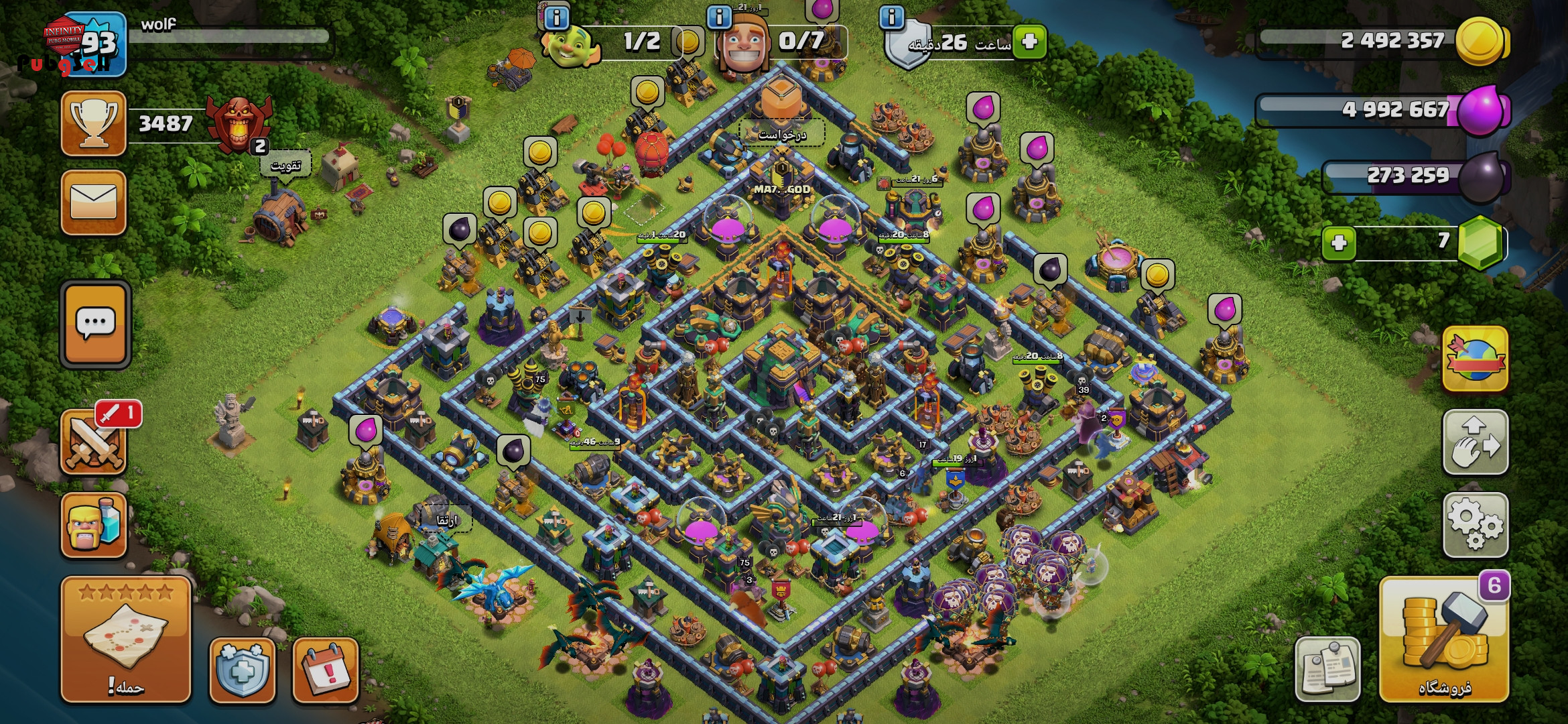Screen dimensions: 1568x724
Task: Open the events calendar with exclamation
Action: [326, 670]
